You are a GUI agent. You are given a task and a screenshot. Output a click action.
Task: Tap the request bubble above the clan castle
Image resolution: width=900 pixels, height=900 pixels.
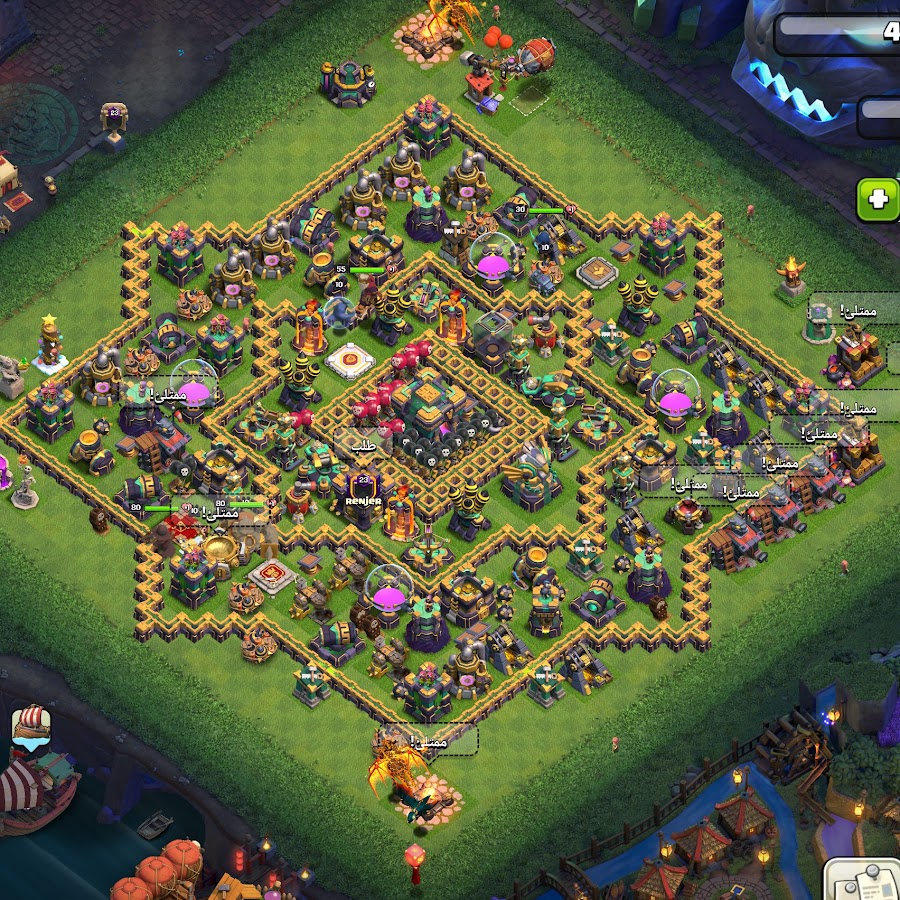361,447
